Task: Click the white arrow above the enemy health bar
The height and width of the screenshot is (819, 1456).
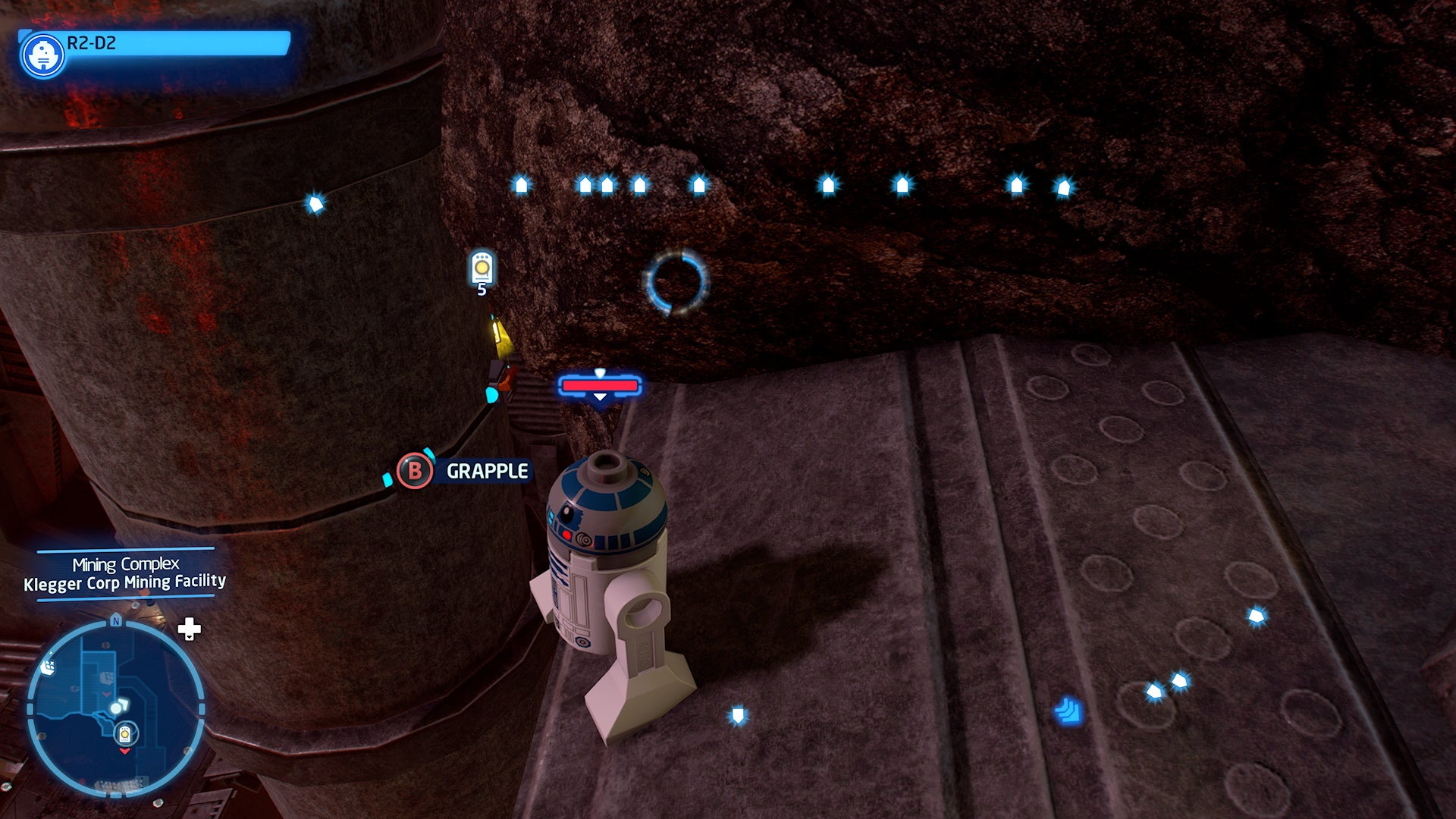Action: click(600, 374)
